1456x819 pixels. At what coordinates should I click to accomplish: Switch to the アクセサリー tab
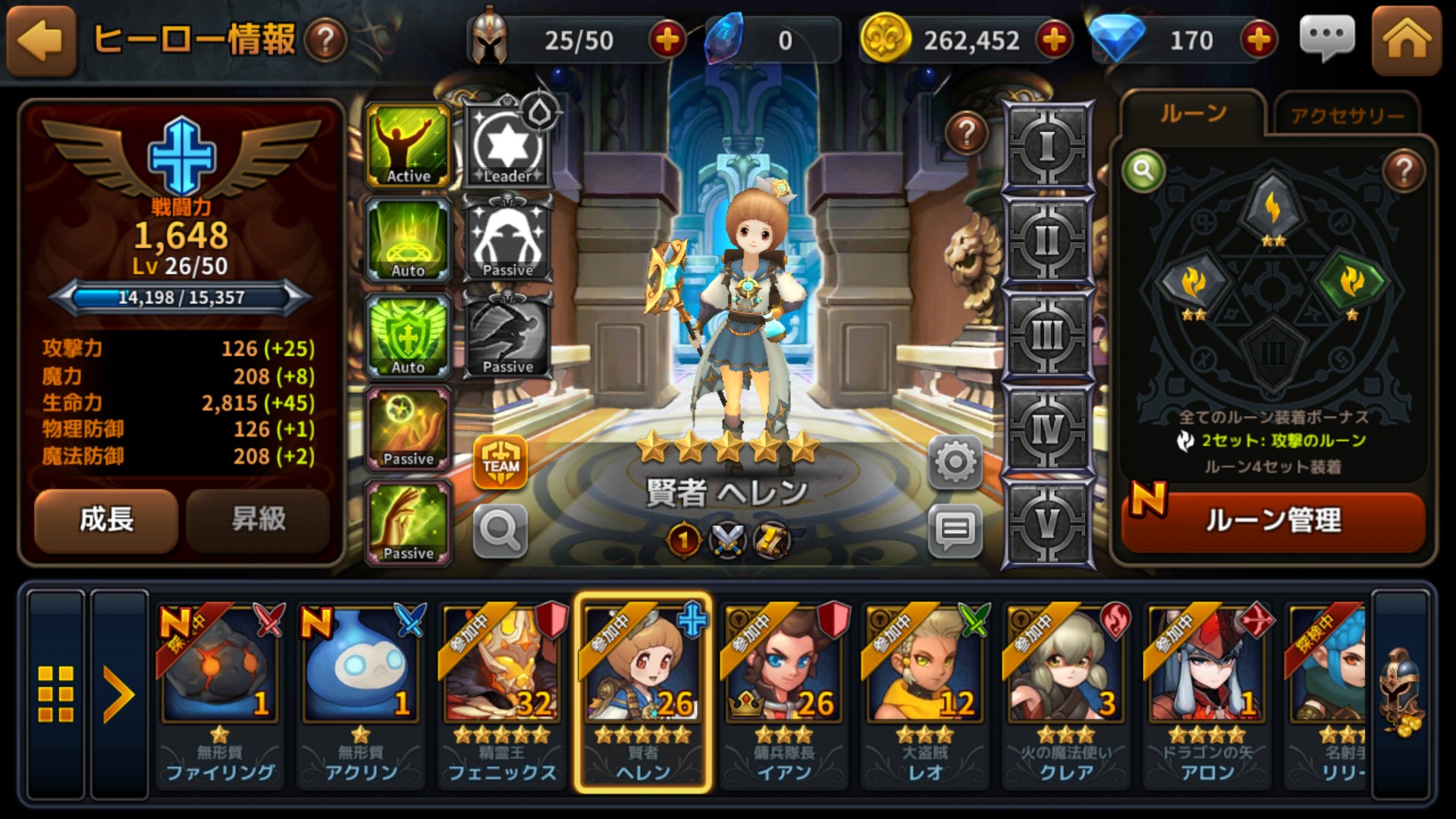tap(1347, 116)
